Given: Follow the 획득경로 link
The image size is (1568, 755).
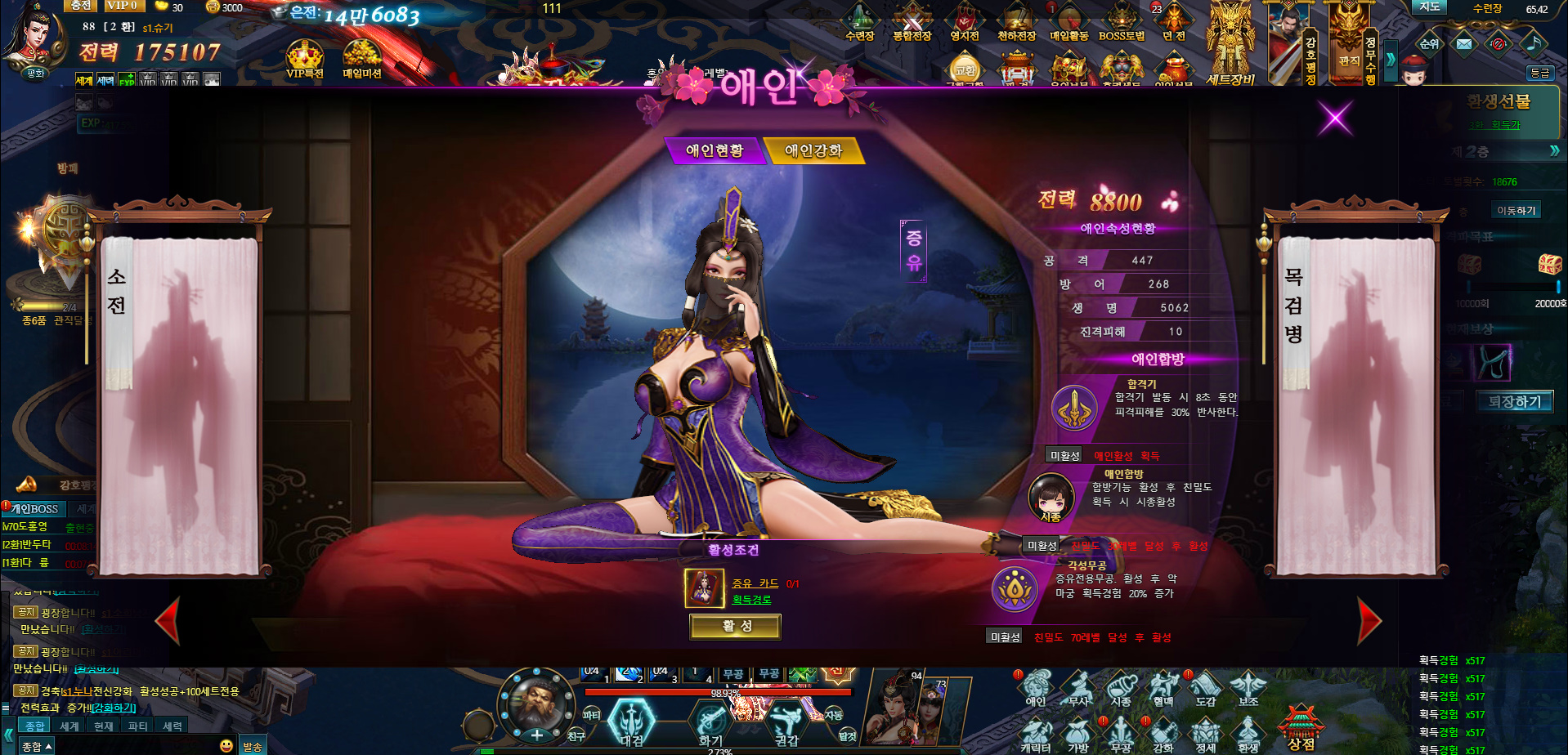Looking at the screenshot, I should coord(751,600).
